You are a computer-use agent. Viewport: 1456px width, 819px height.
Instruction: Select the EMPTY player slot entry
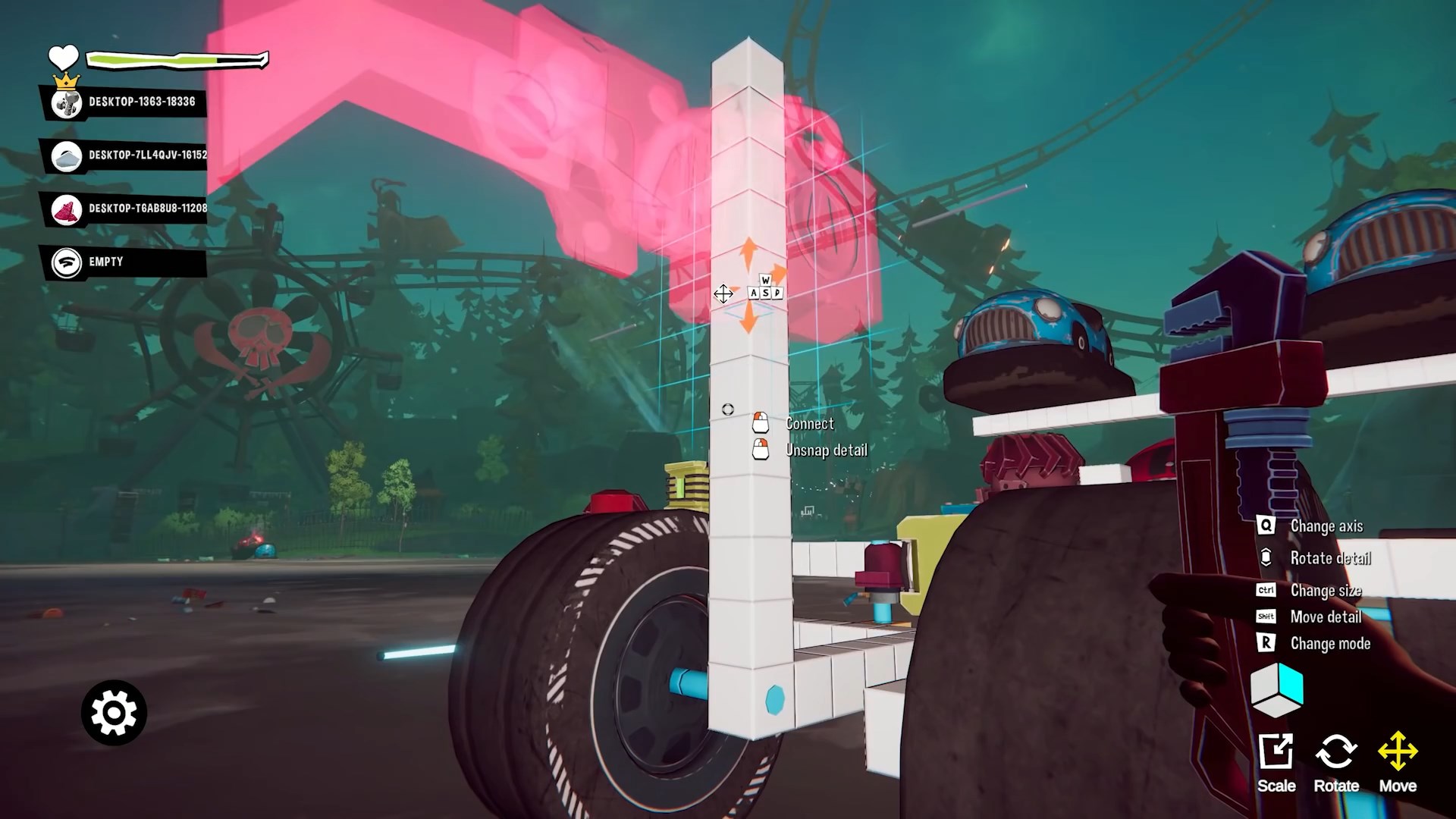104,261
